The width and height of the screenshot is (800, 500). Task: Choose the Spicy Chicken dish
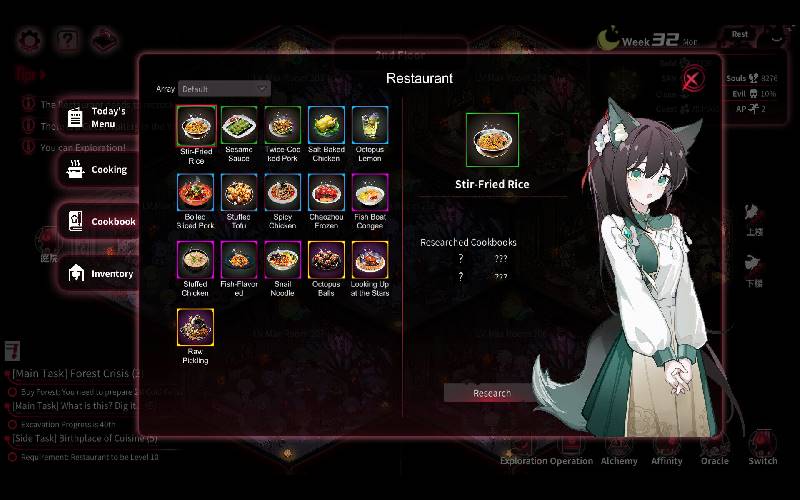click(283, 193)
